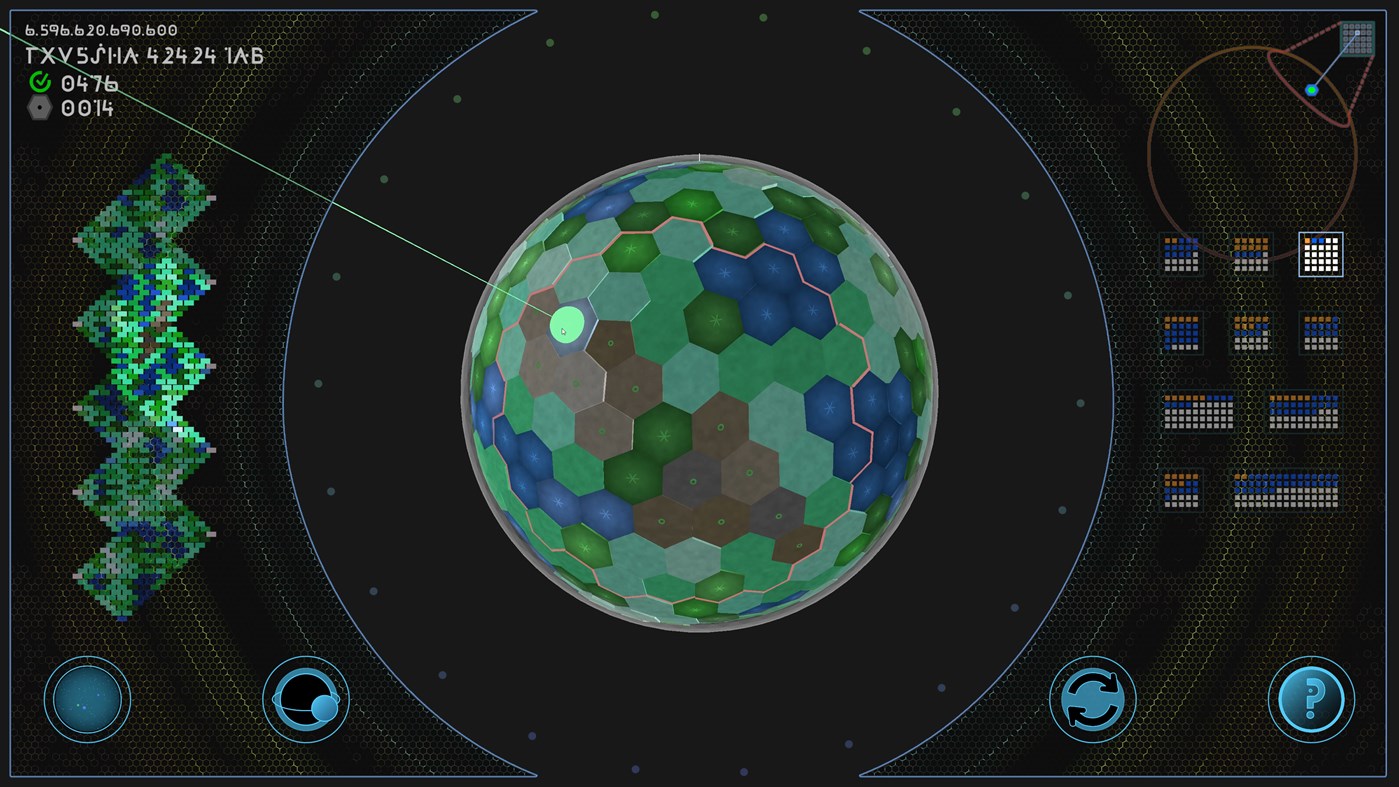Open help using the question mark icon
1399x787 pixels.
click(x=1311, y=699)
